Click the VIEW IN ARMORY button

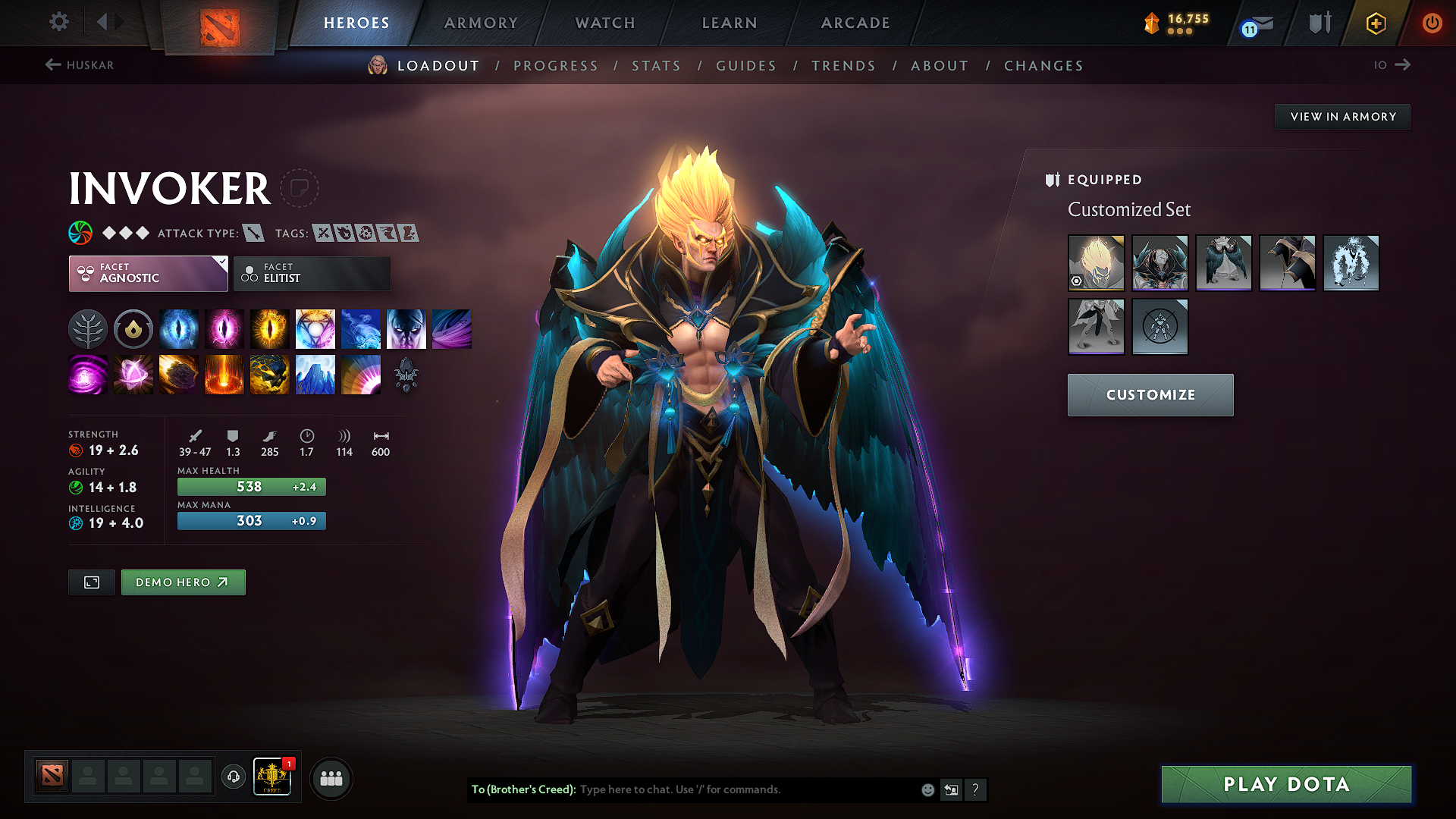(1342, 116)
